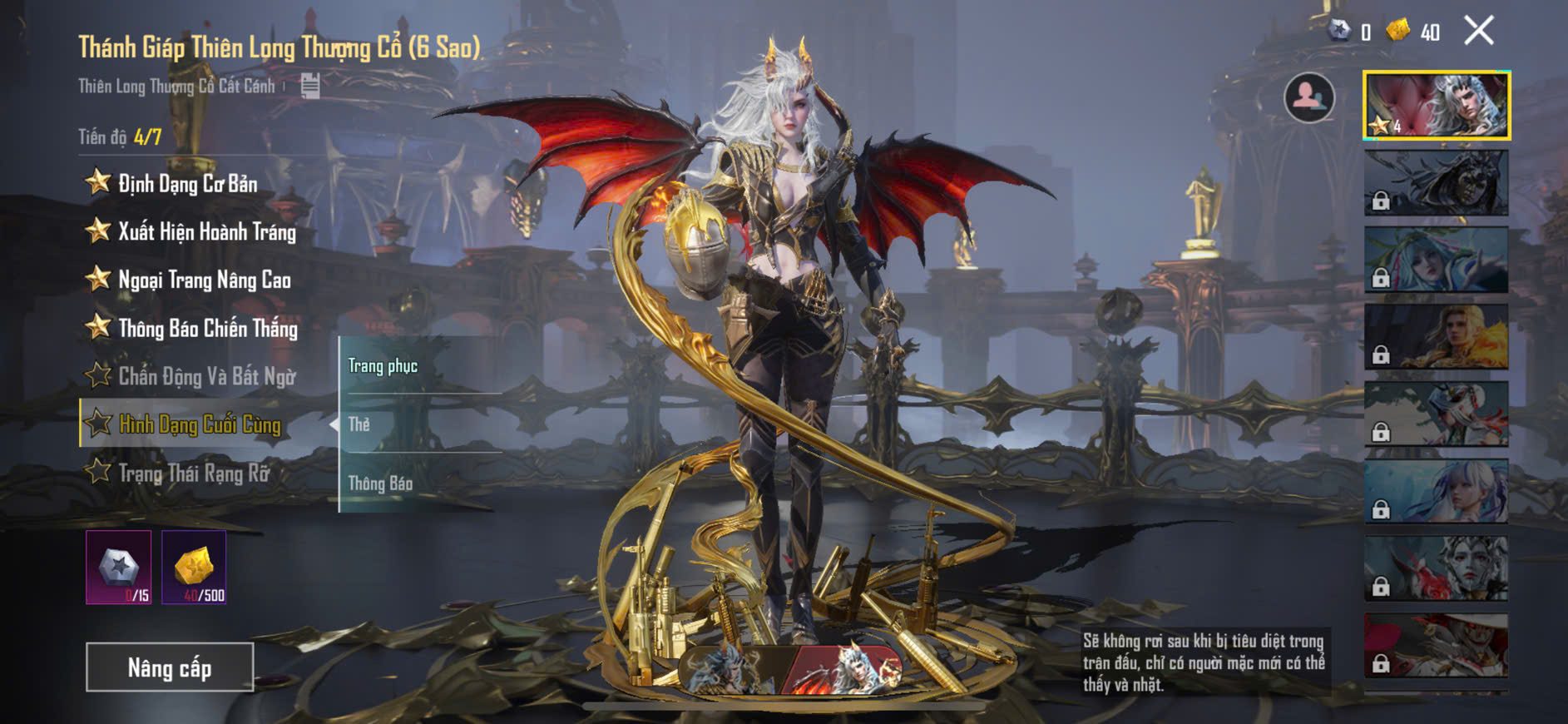Image resolution: width=1568 pixels, height=724 pixels.
Task: Select the Thông Báo Chiến Thắng level
Action: point(207,329)
